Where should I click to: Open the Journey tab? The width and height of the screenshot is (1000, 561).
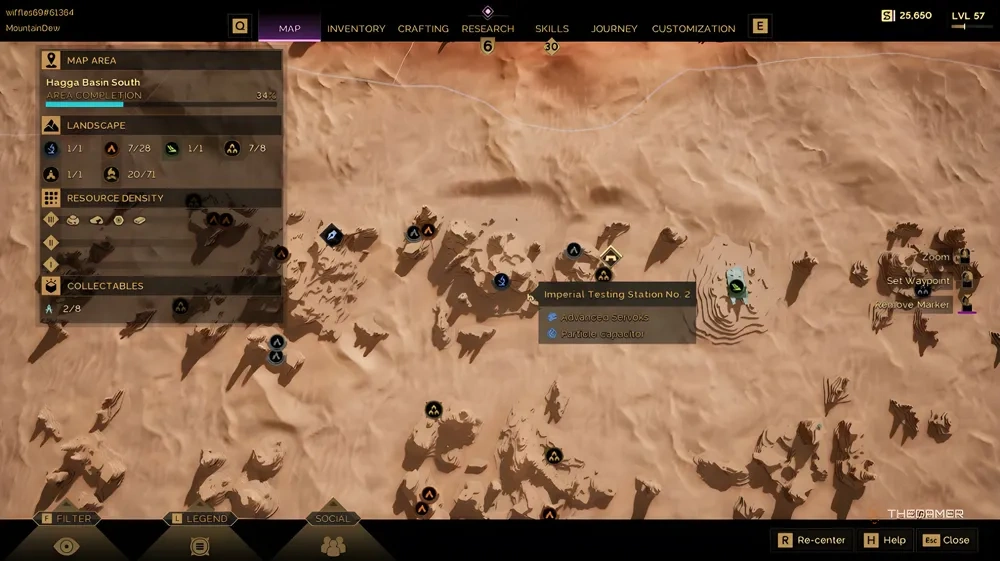click(614, 29)
